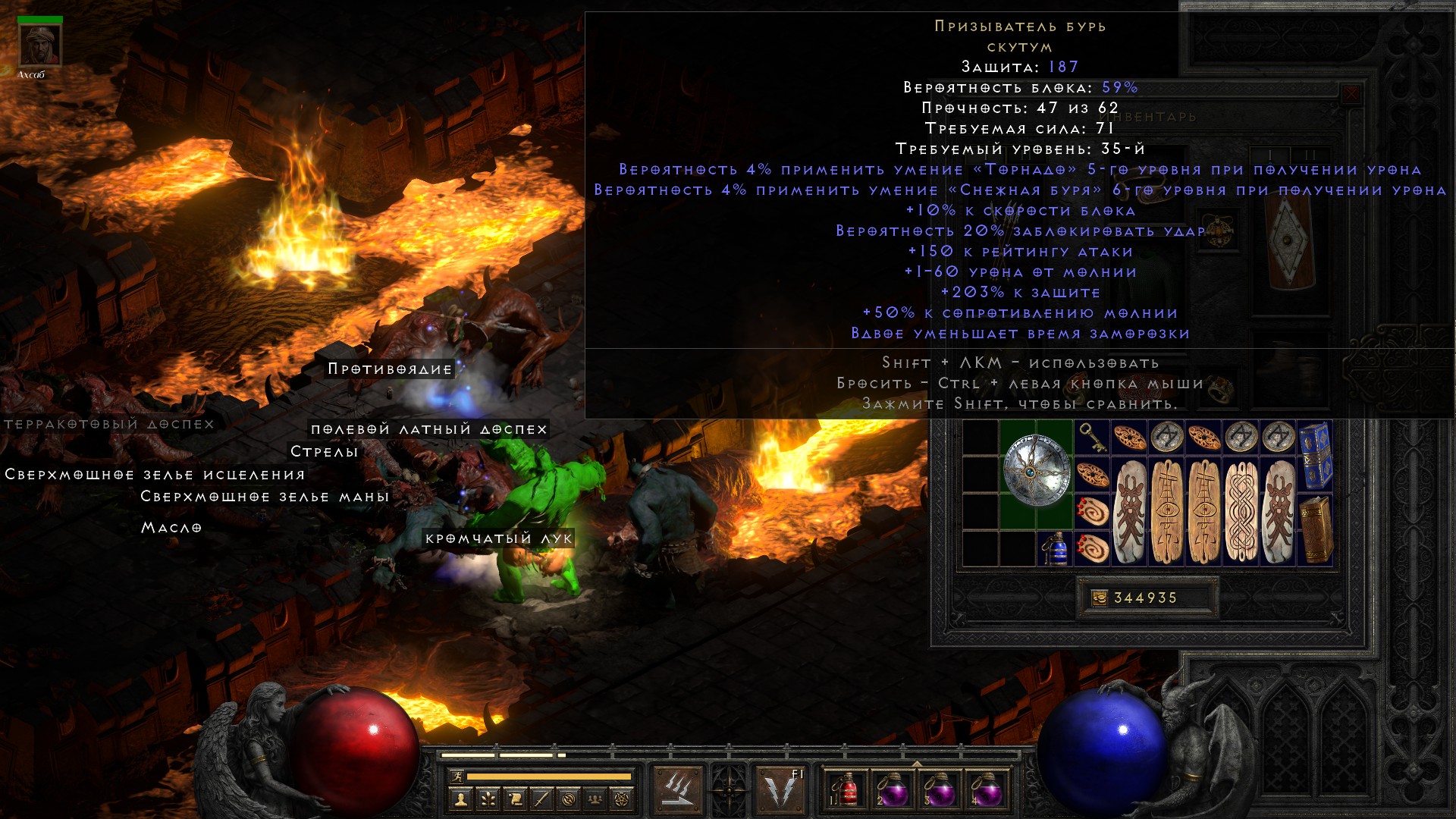Expand the potion belt with the arrow
This screenshot has width=1456, height=819.
click(916, 763)
